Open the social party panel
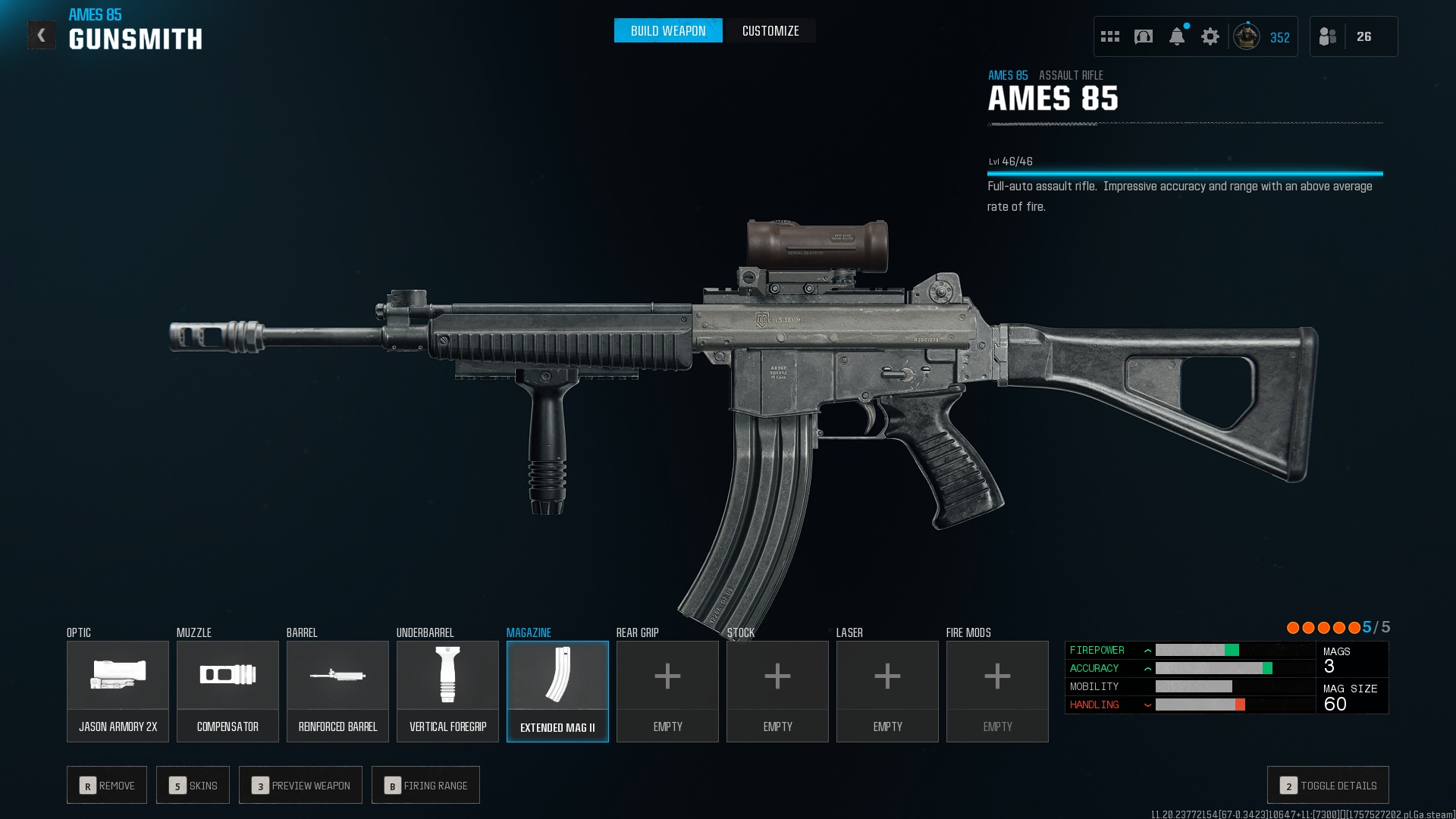 click(x=1328, y=36)
